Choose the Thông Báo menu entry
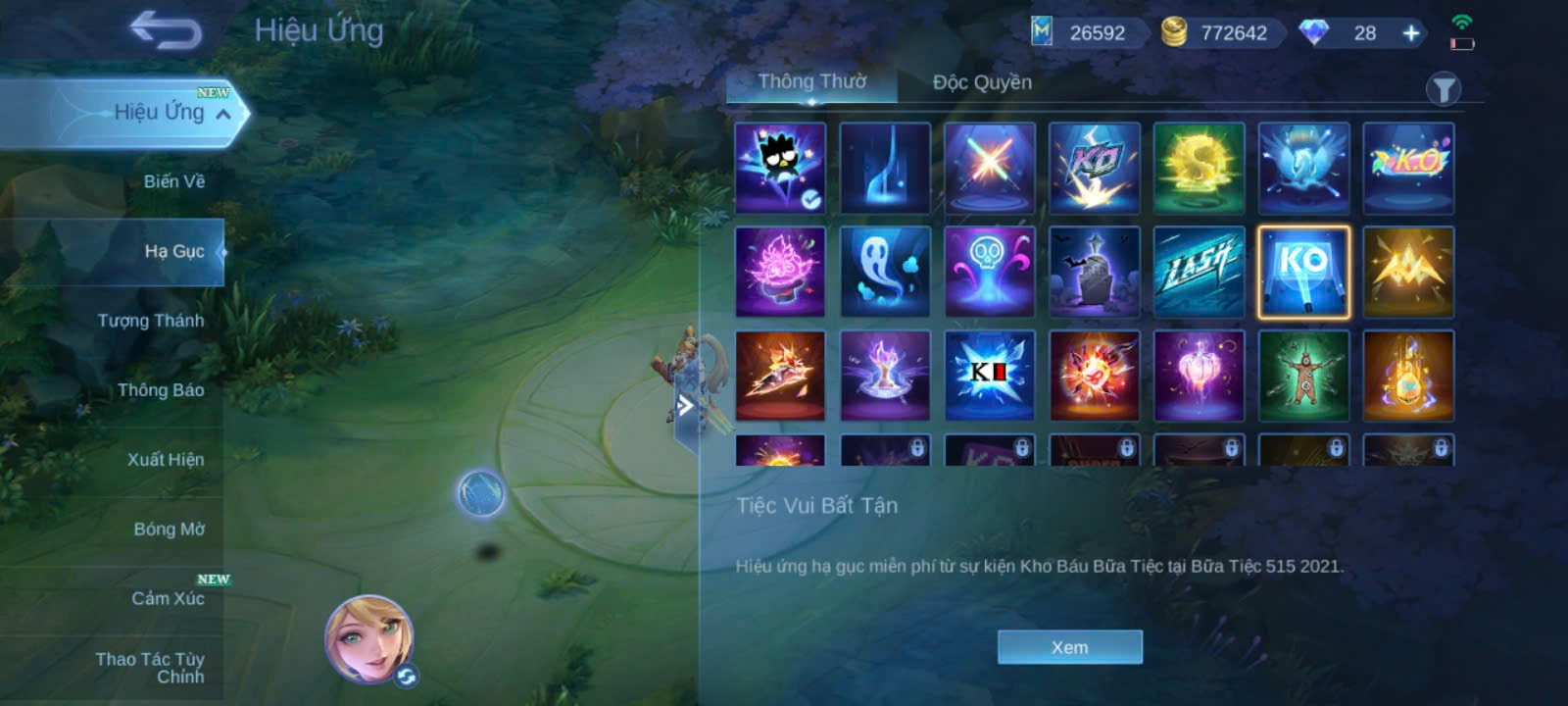Image resolution: width=1568 pixels, height=706 pixels. (160, 390)
